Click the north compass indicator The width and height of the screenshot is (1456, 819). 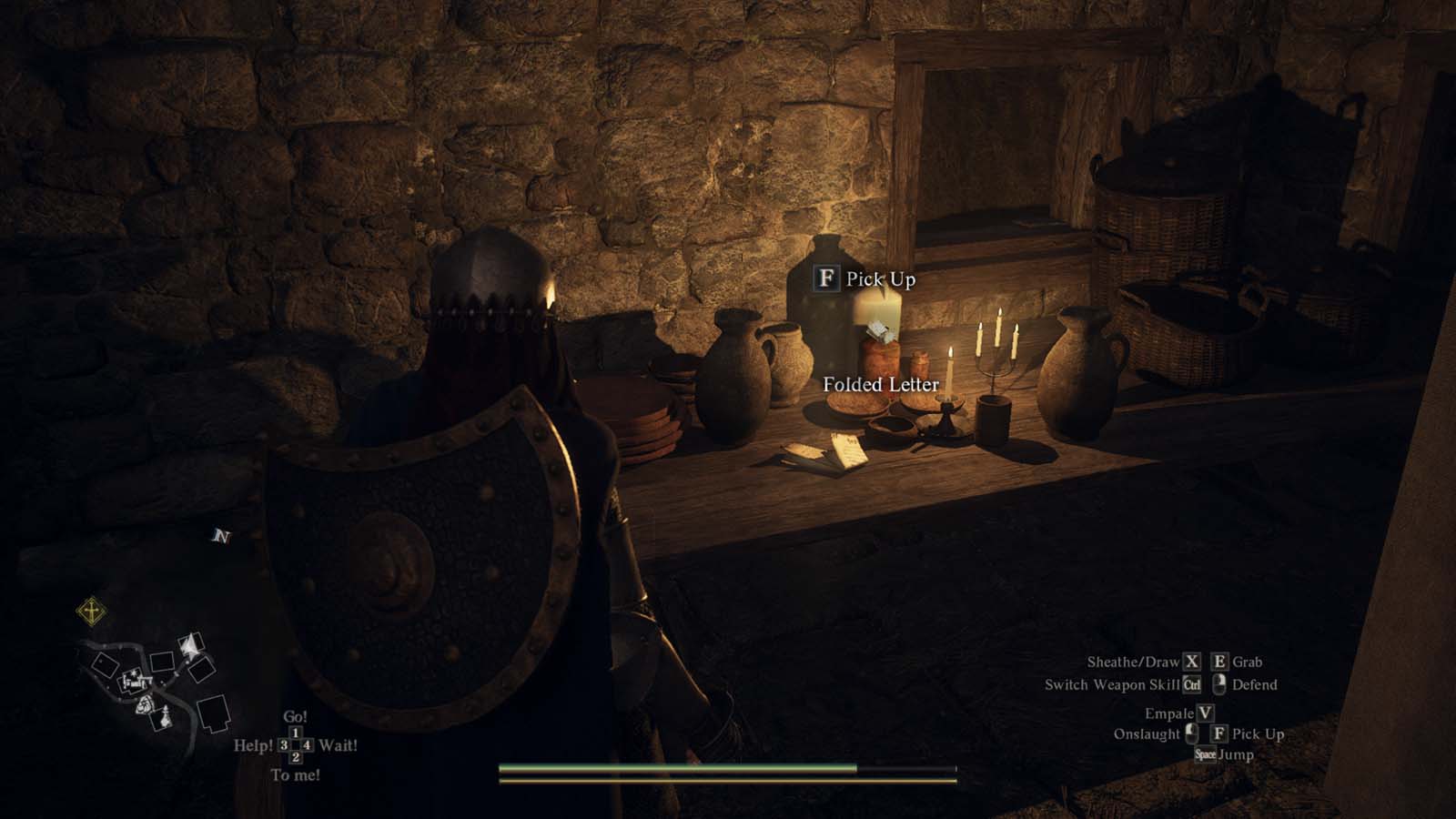pos(220,536)
